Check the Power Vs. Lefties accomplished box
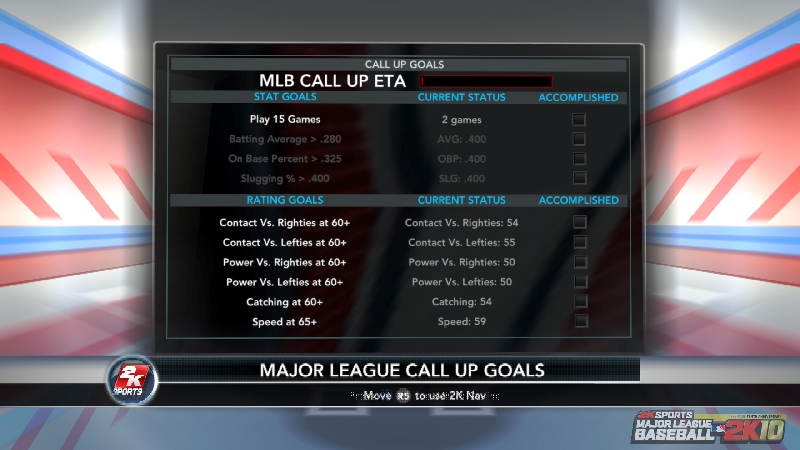The height and width of the screenshot is (450, 800). [x=579, y=282]
